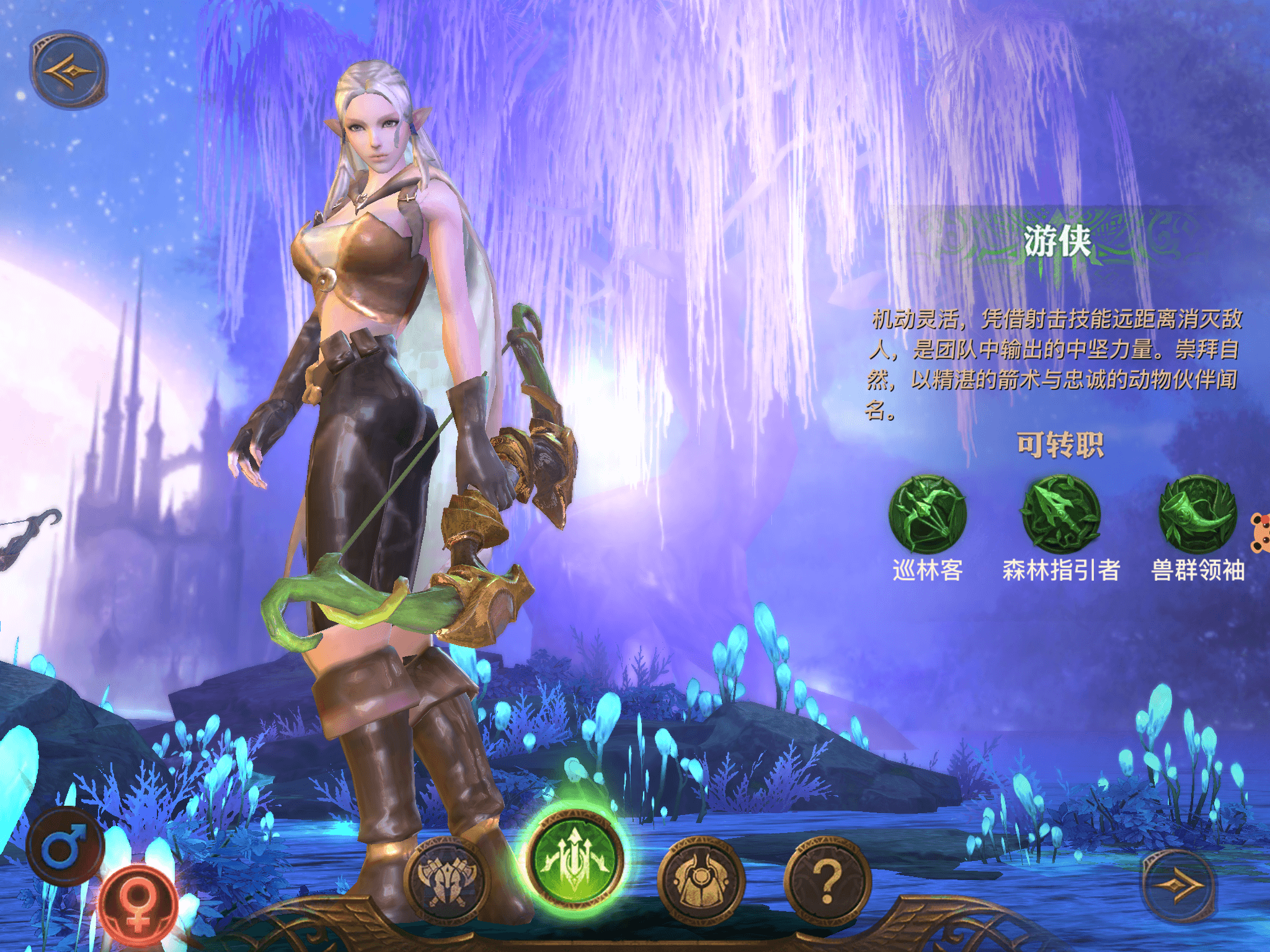Choose the female gender icon
The height and width of the screenshot is (952, 1270).
(138, 905)
